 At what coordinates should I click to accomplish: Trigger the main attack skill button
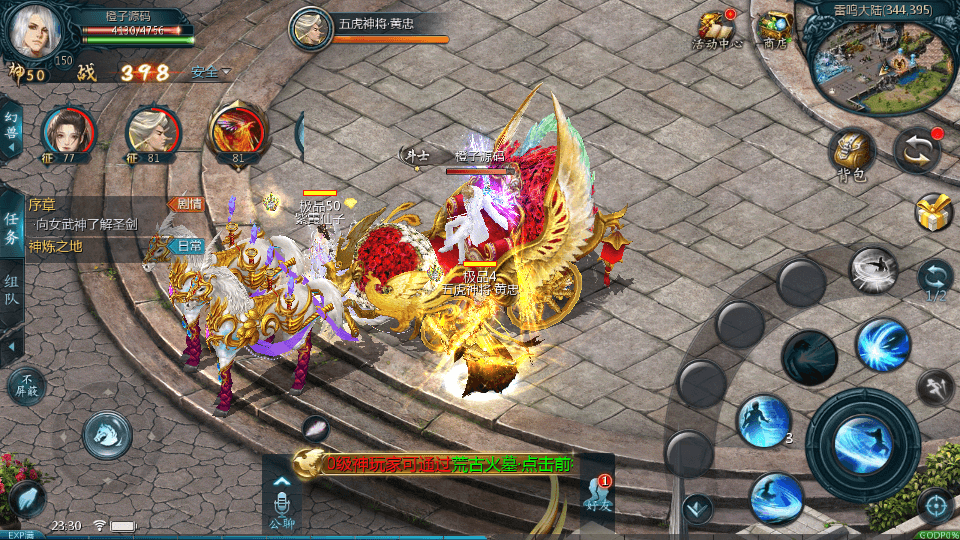[862, 445]
